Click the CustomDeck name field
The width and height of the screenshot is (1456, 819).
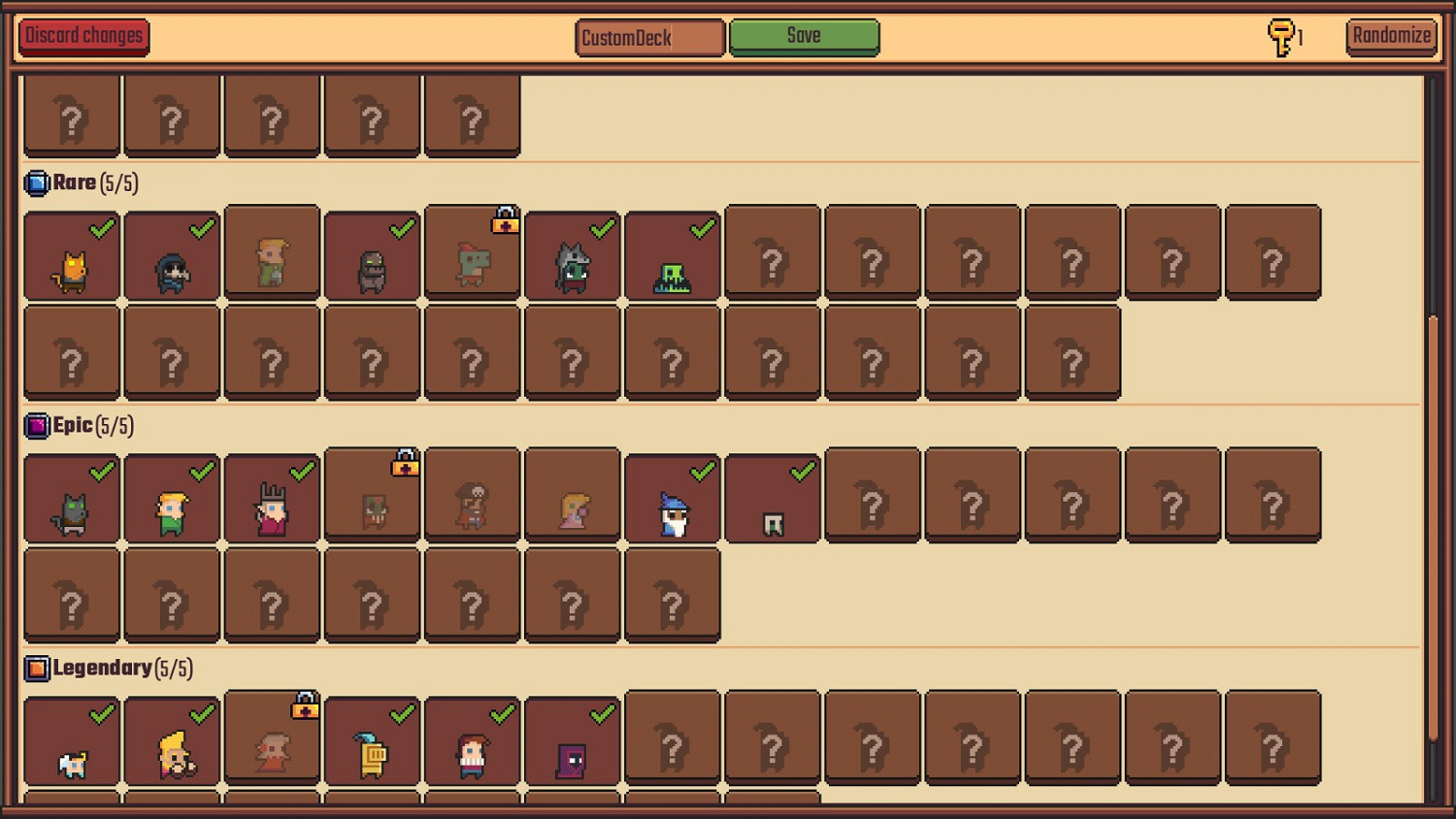pos(648,39)
